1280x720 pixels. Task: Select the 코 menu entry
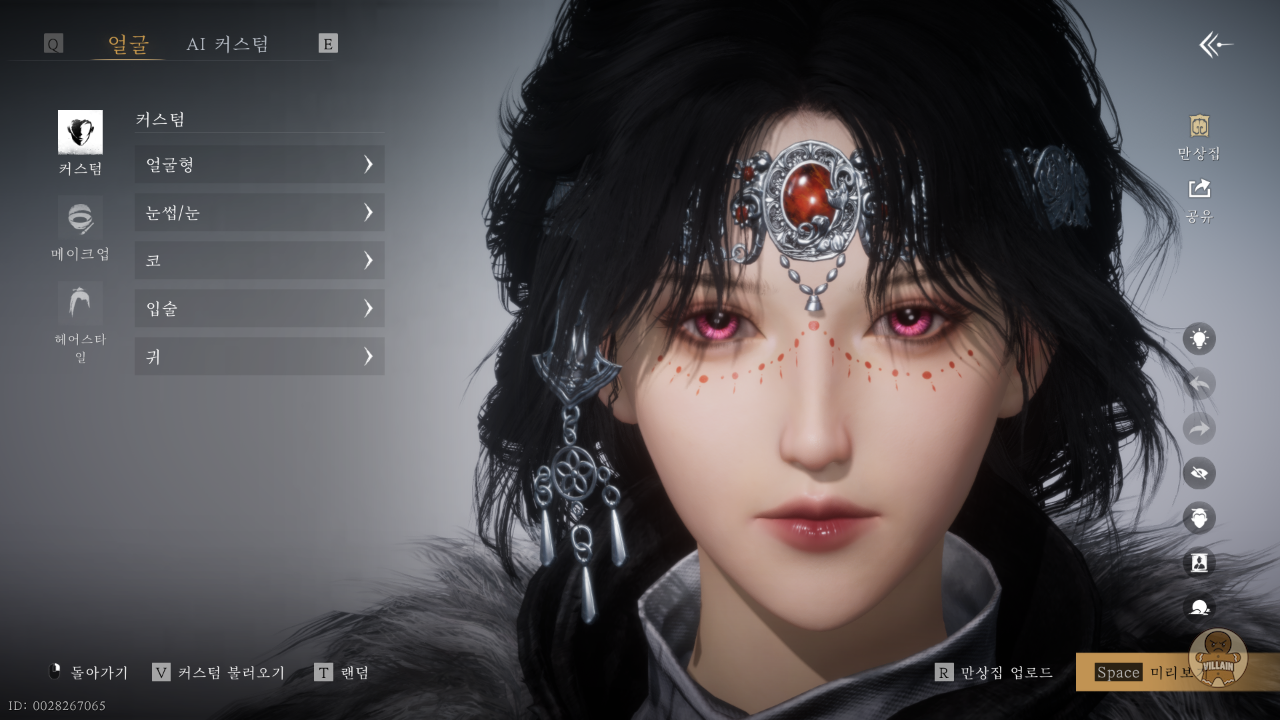click(x=259, y=261)
